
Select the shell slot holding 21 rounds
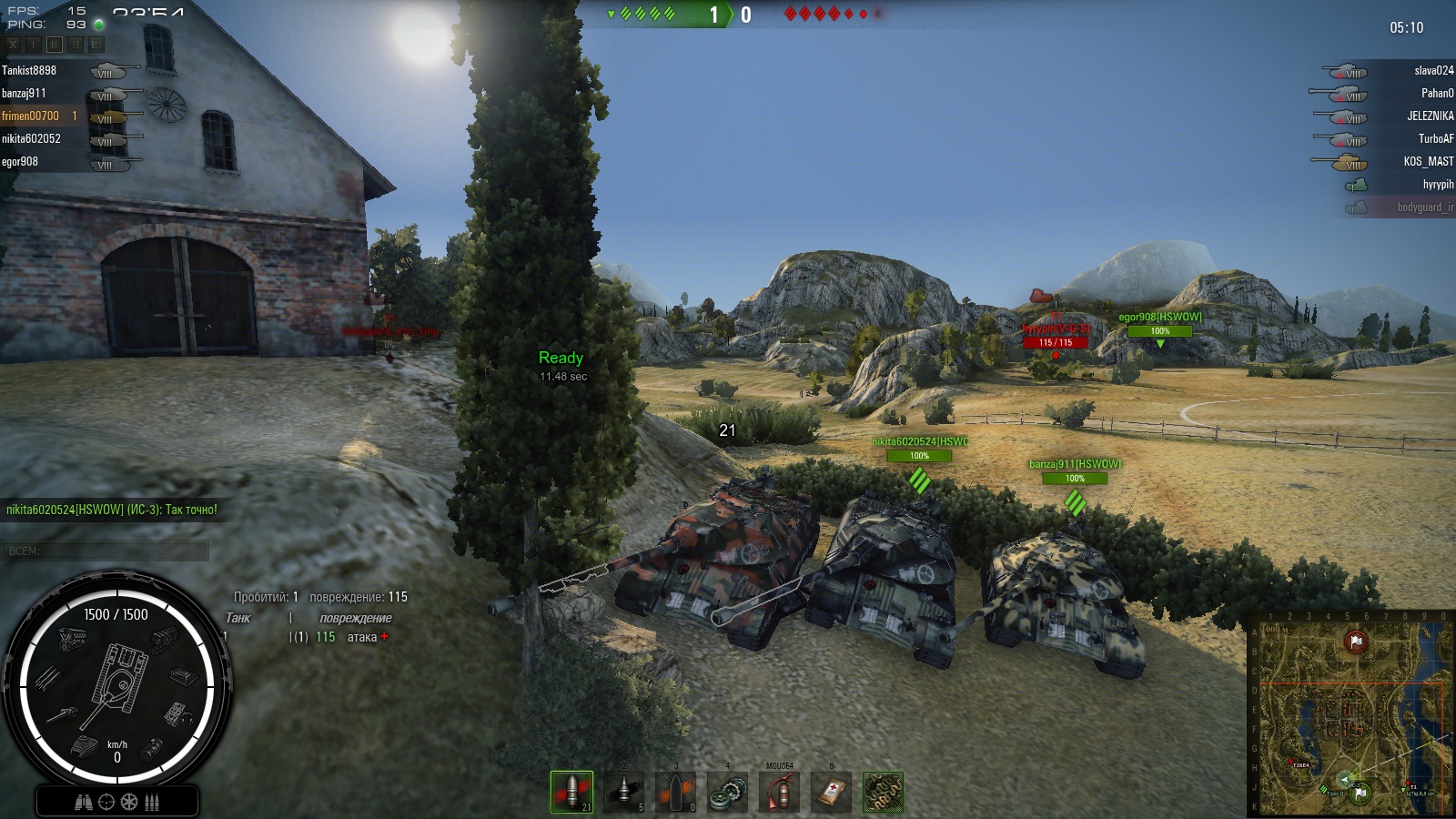[571, 792]
